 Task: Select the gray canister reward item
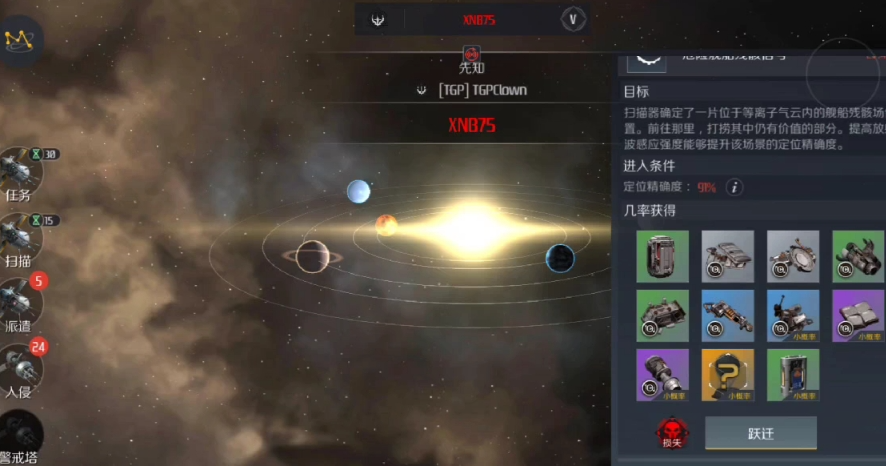pyautogui.click(x=662, y=256)
